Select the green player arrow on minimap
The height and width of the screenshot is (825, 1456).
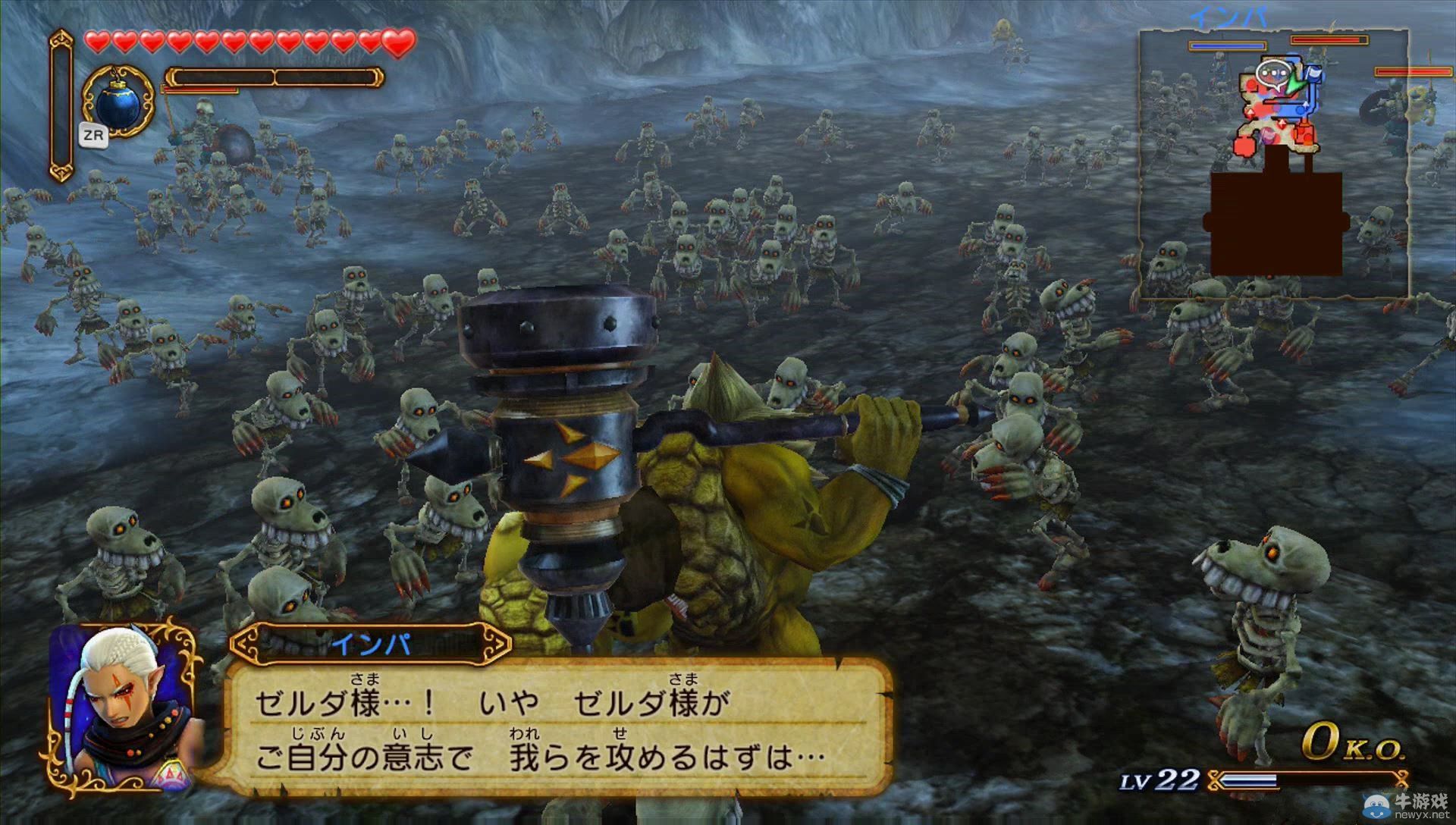tap(1296, 85)
